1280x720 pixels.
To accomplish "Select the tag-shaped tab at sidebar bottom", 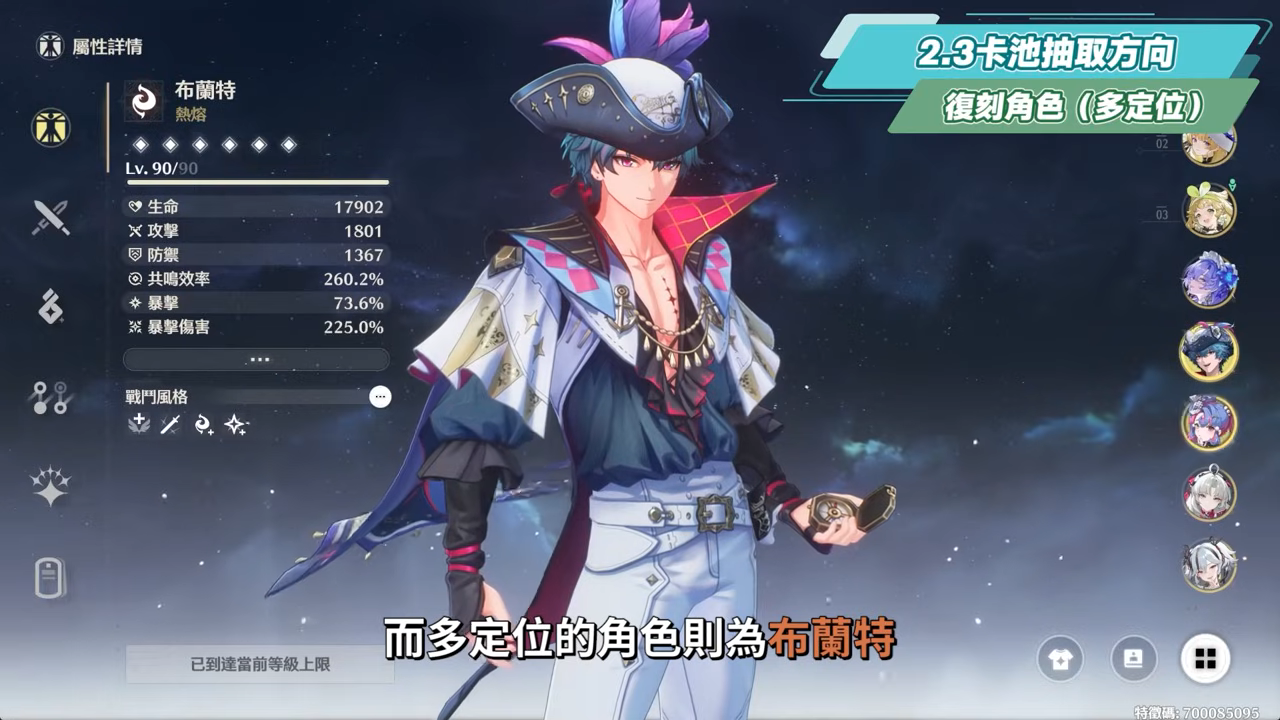I will 50,577.
